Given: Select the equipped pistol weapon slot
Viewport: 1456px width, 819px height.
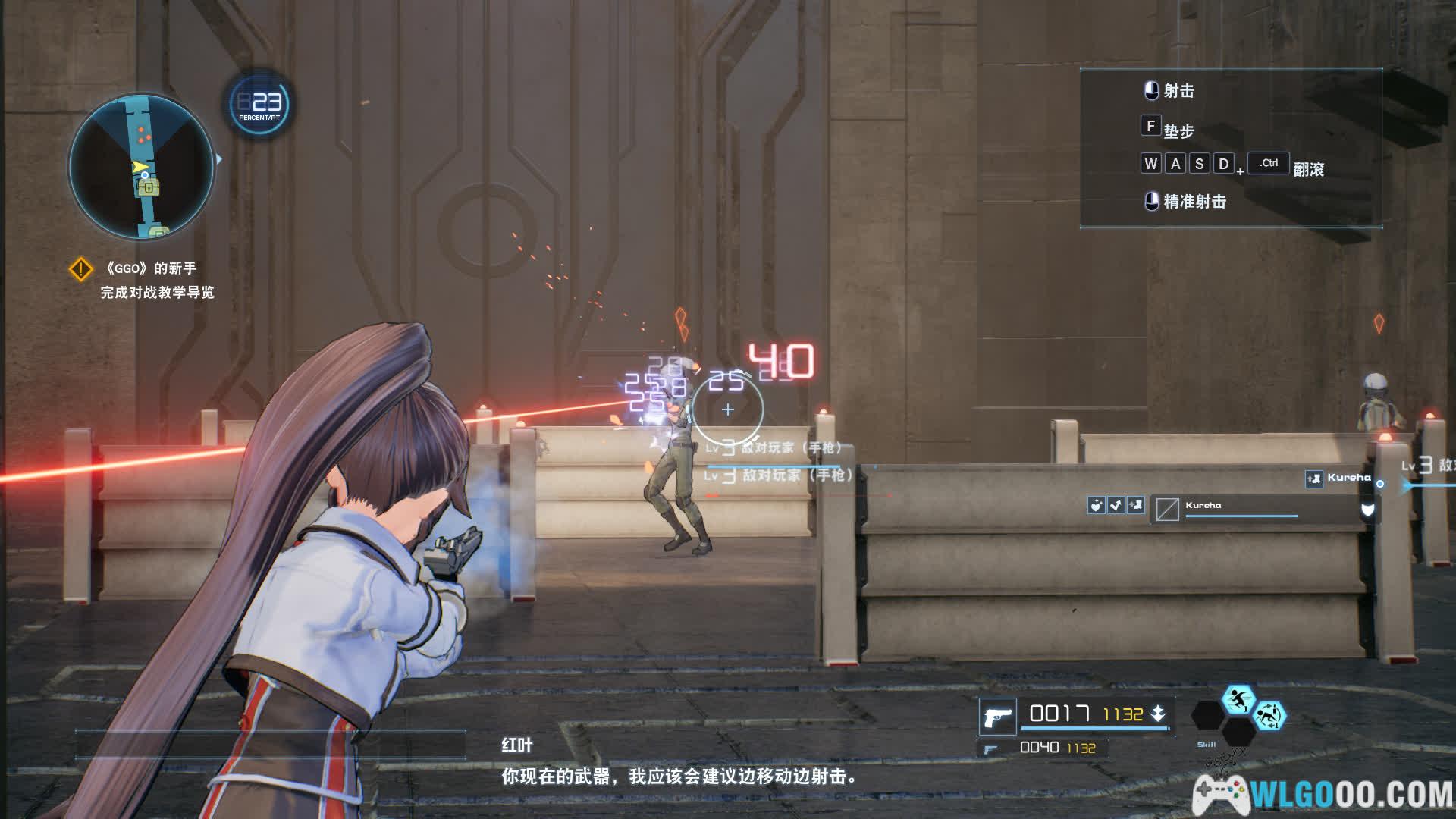Looking at the screenshot, I should [x=997, y=716].
